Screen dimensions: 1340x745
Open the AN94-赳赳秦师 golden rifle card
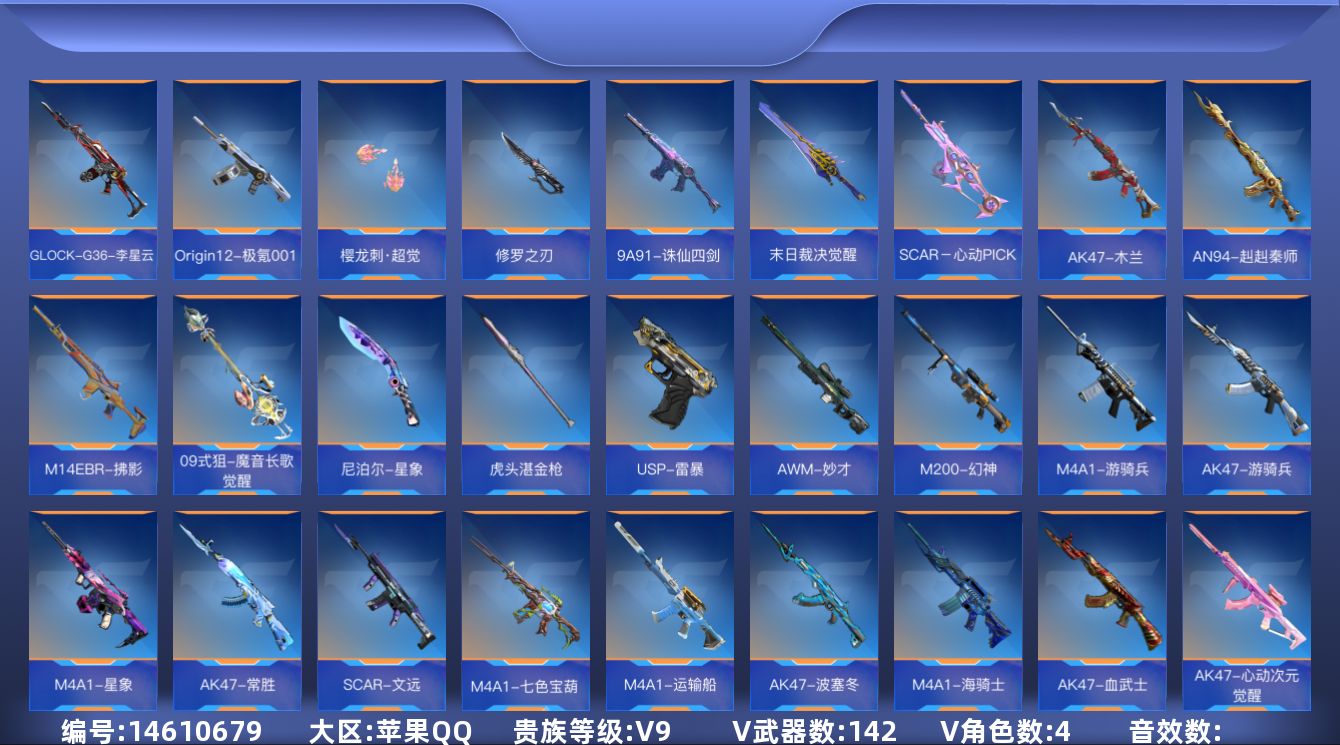1246,177
